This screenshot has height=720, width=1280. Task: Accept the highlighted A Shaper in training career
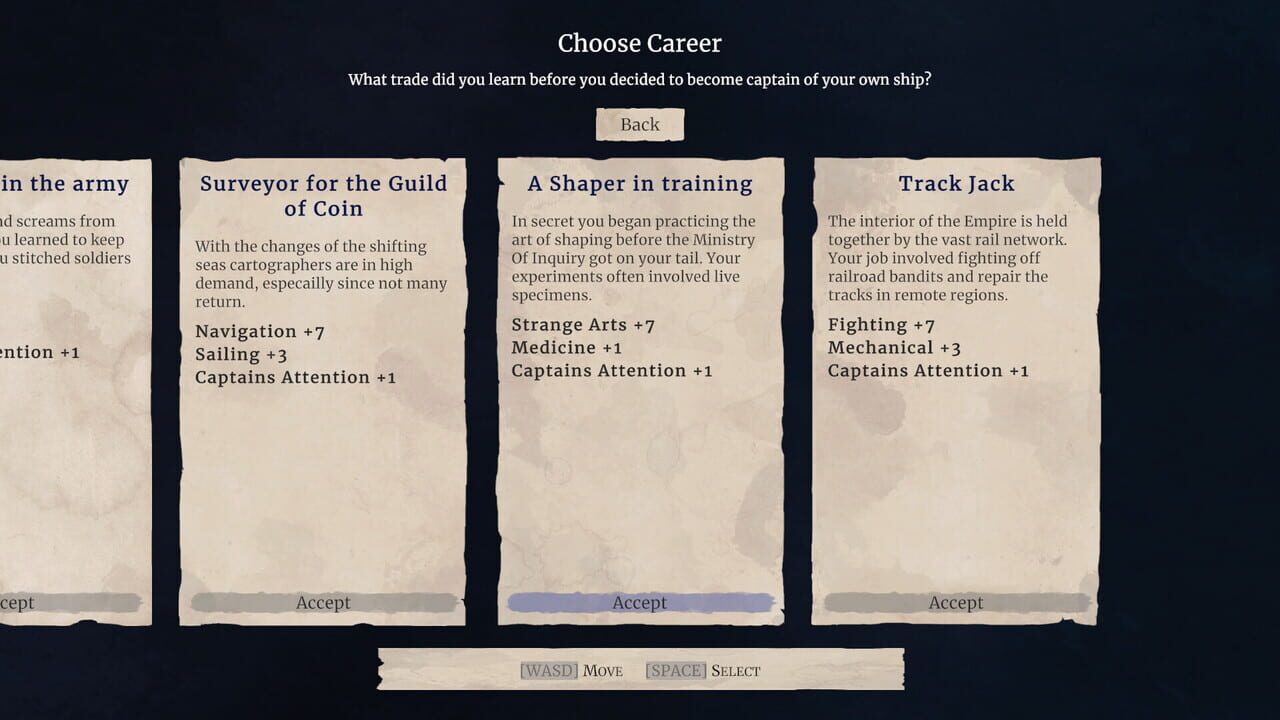639,602
